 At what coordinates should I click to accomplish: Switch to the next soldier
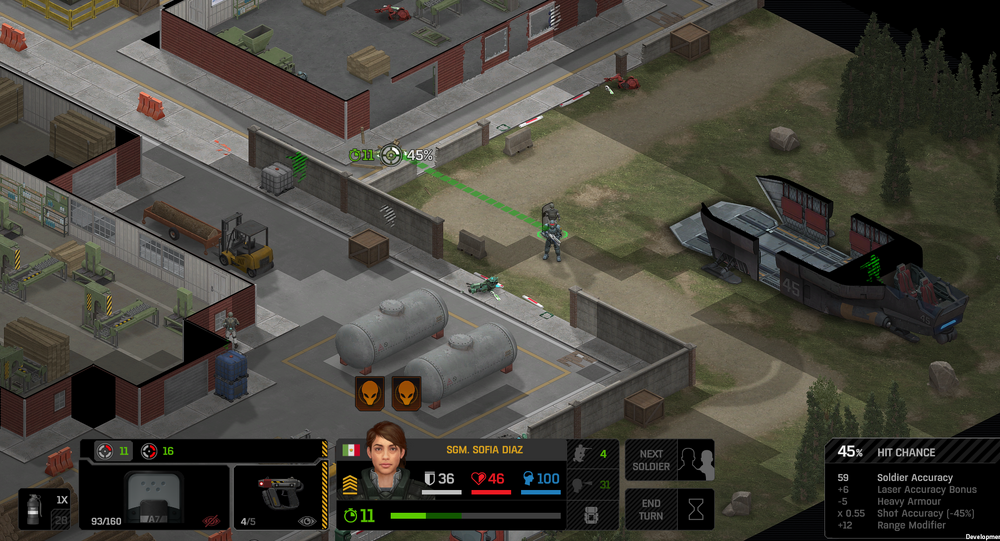669,460
